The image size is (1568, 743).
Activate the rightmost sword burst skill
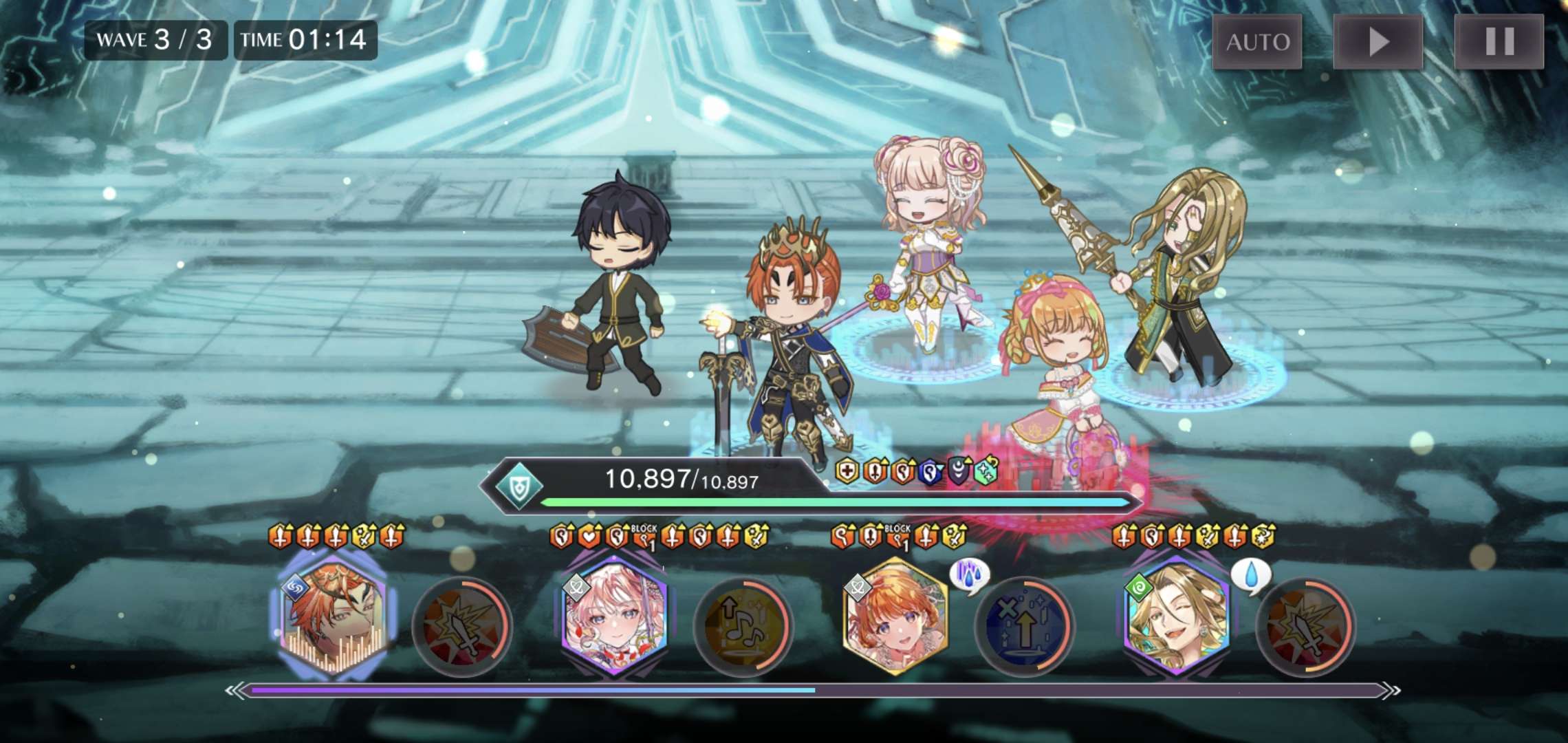coord(1305,626)
